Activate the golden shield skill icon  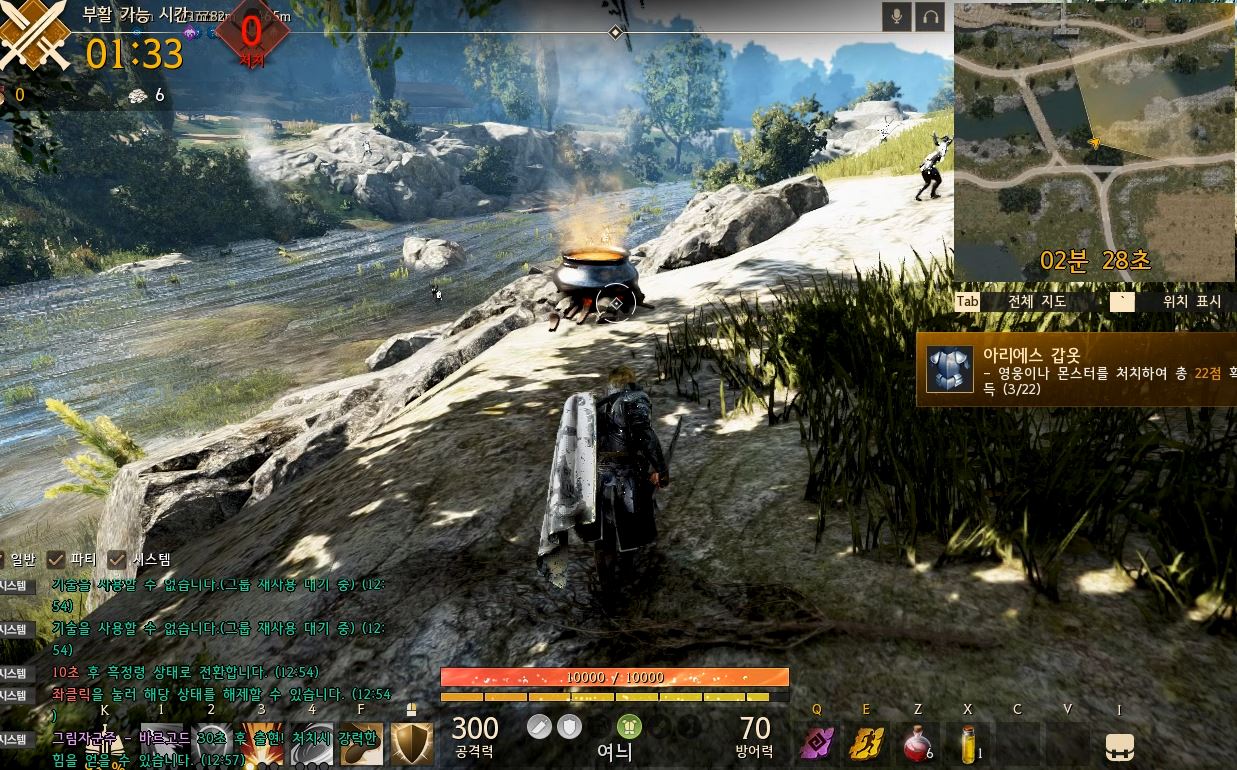pyautogui.click(x=411, y=744)
